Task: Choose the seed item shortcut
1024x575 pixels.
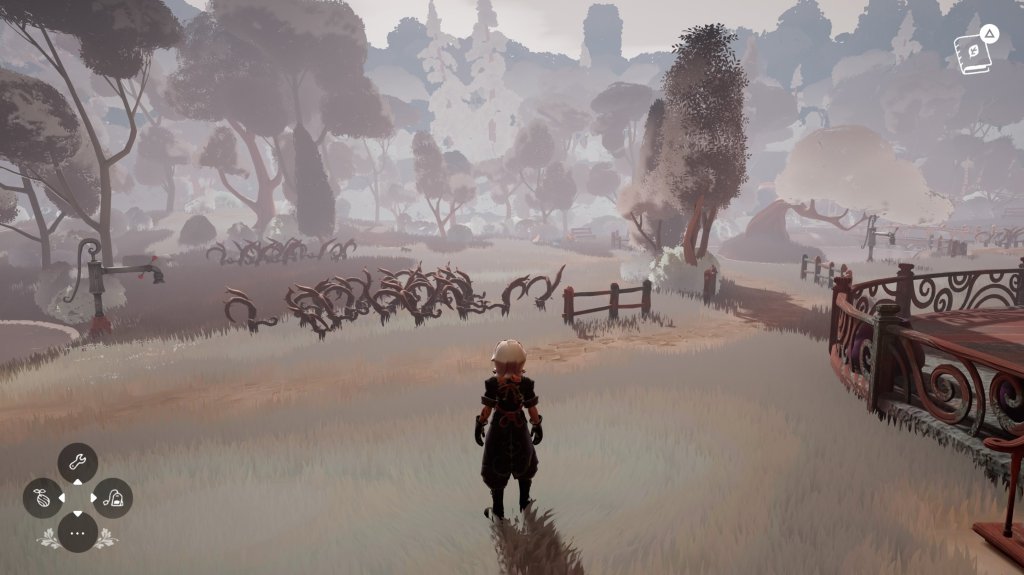Action: click(43, 498)
